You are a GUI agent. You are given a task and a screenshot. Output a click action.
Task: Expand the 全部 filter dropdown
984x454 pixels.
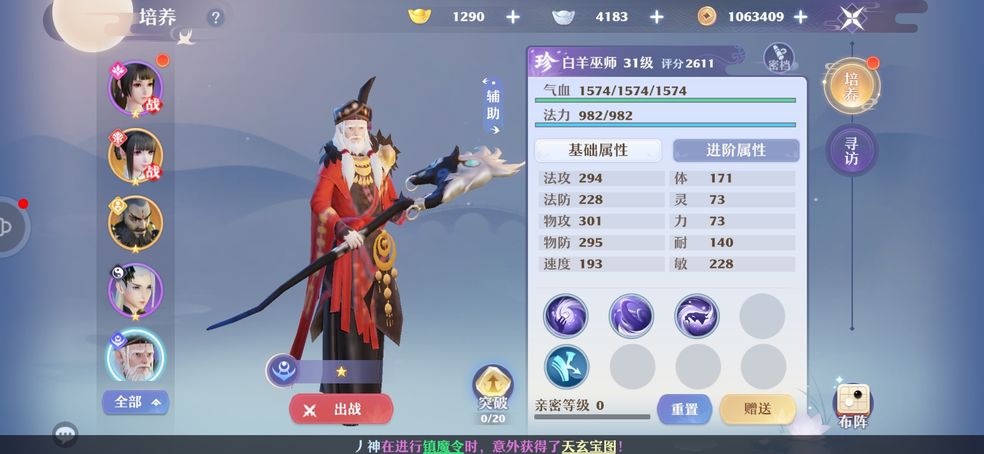135,402
